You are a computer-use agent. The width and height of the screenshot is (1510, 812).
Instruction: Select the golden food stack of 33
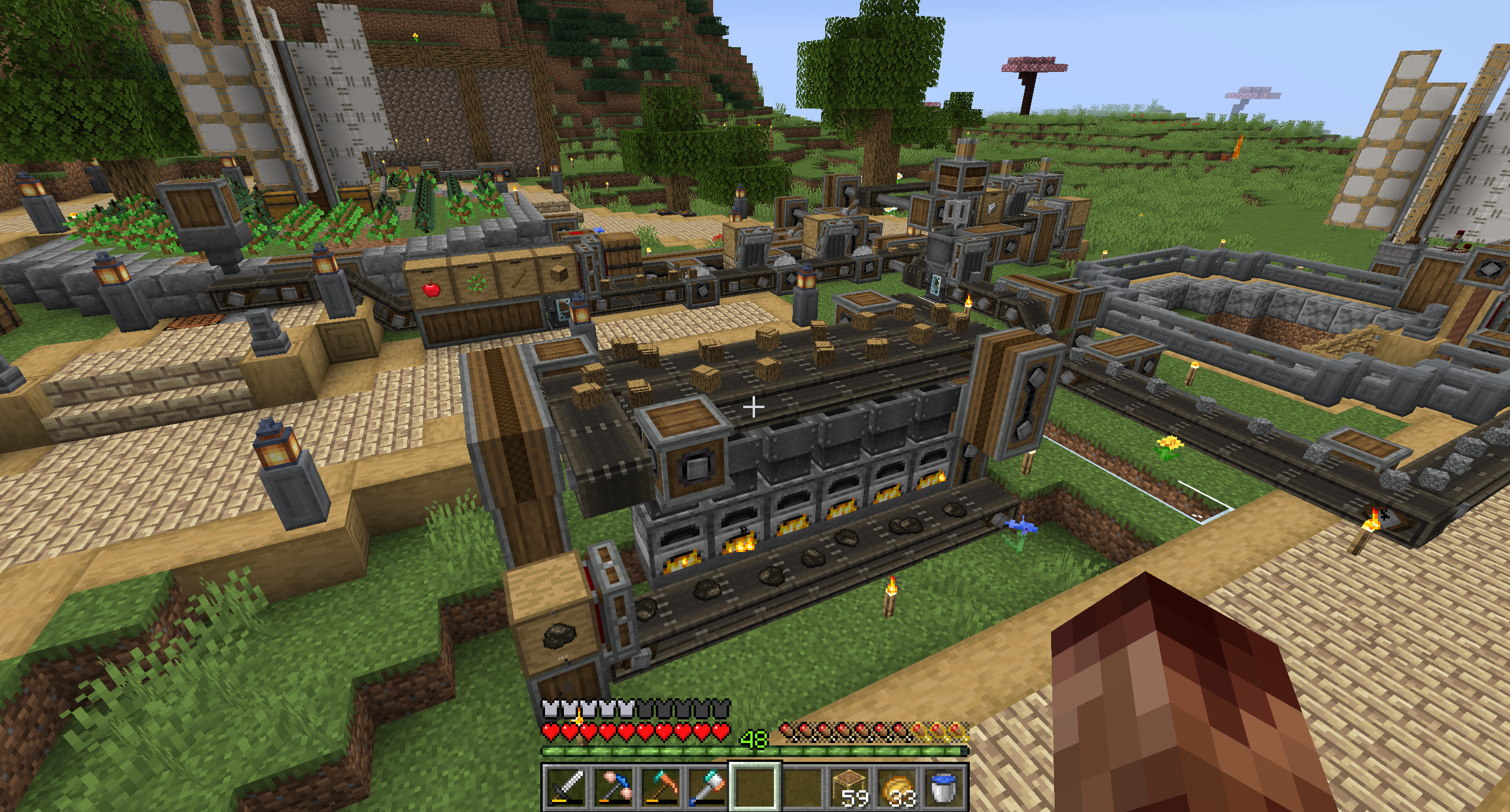897,786
